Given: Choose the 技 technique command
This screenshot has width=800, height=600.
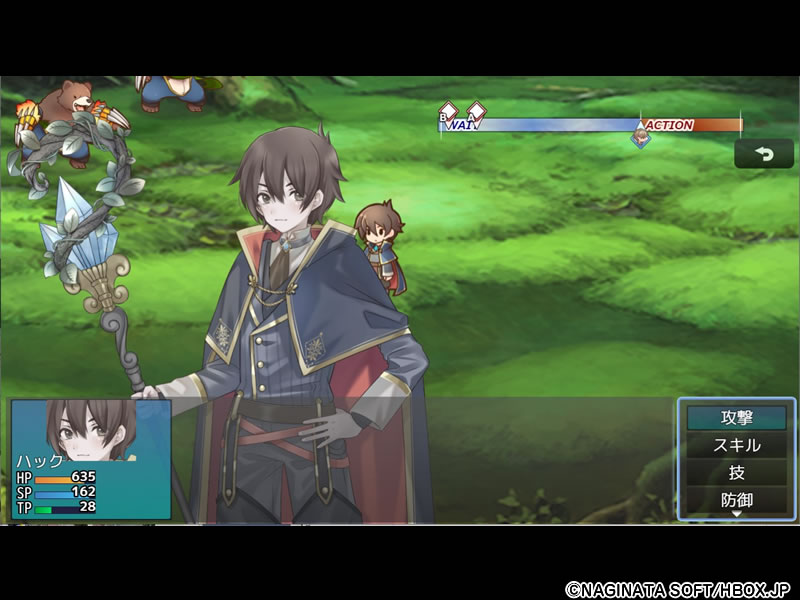Looking at the screenshot, I should click(x=736, y=472).
